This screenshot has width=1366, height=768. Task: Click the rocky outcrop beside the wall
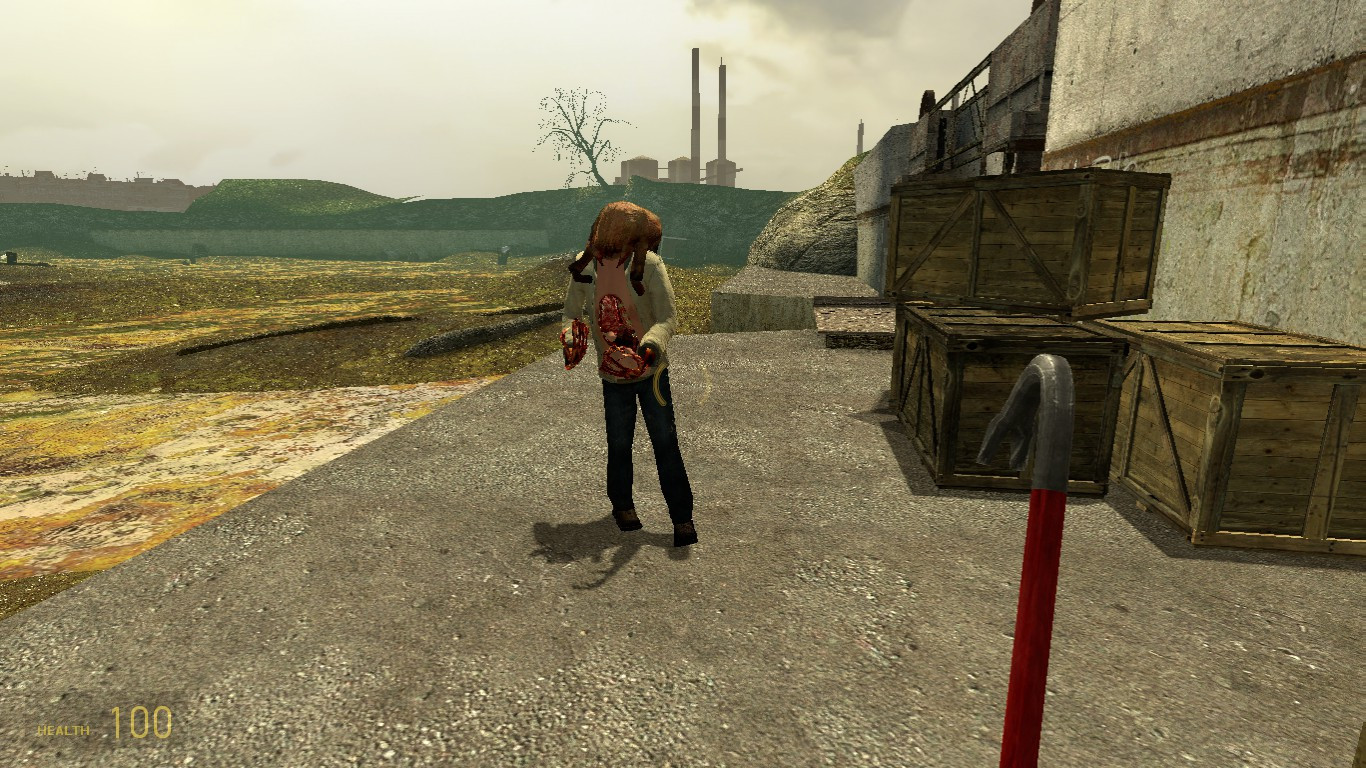coord(810,230)
